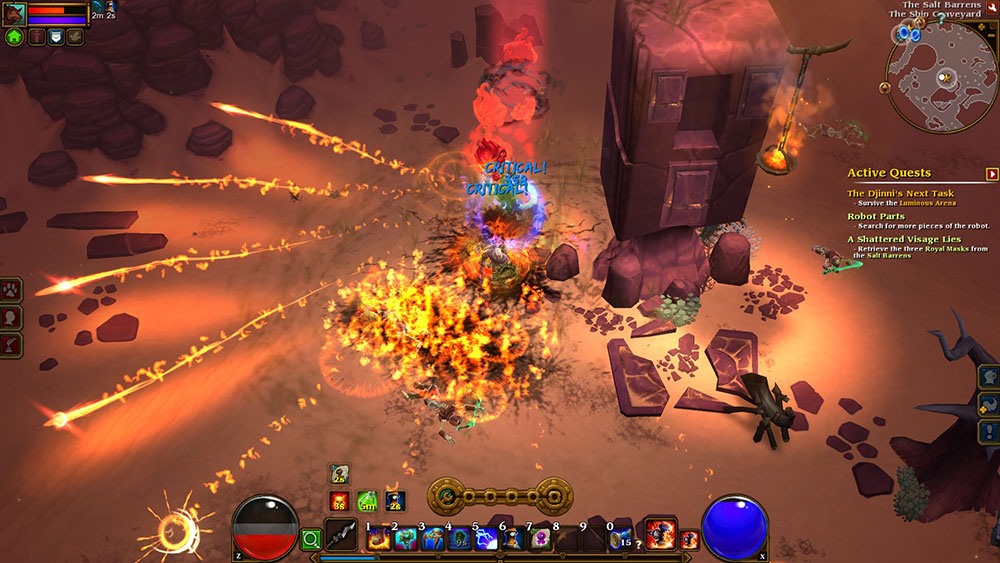Collapse the Active Quests panel arrow
Image resolution: width=1000 pixels, height=563 pixels.
(991, 174)
